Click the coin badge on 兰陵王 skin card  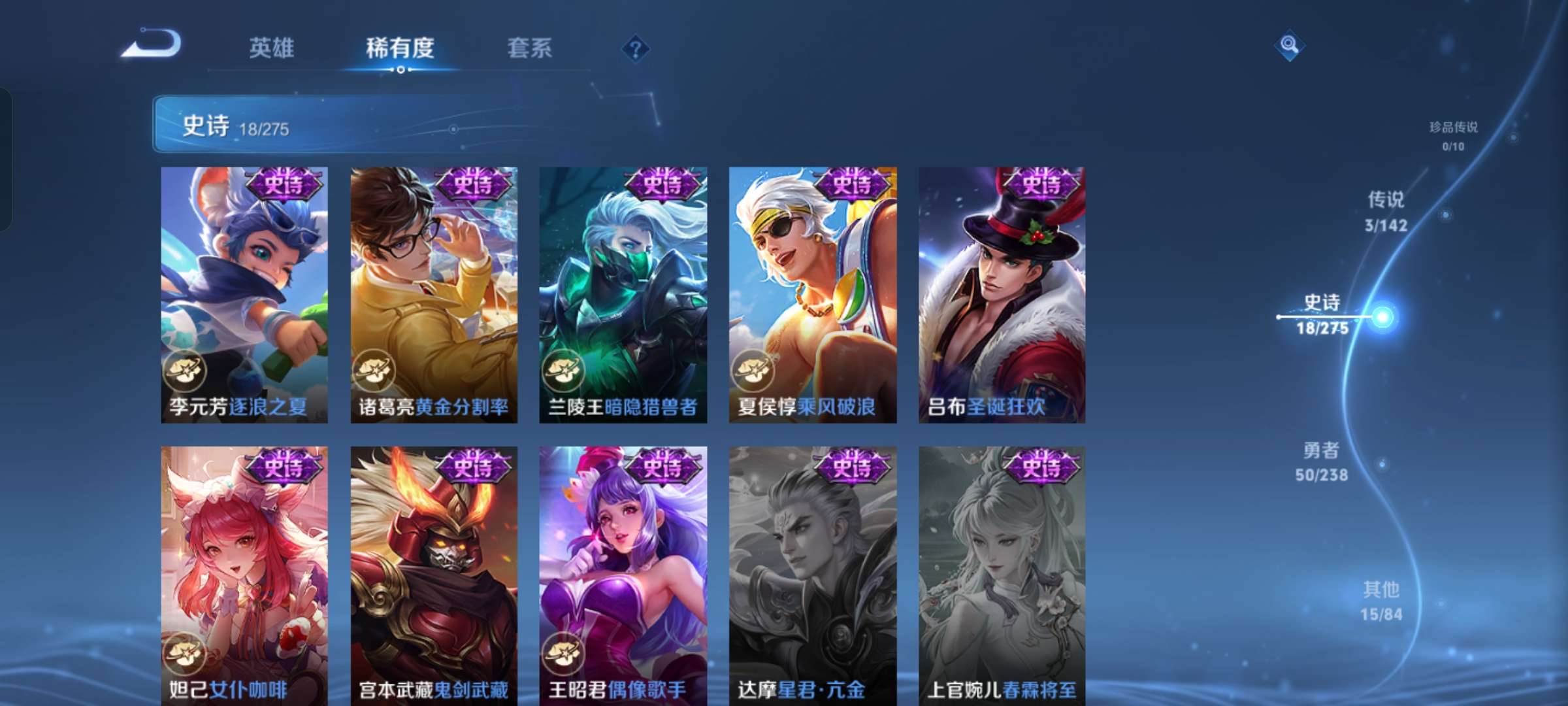coord(564,371)
